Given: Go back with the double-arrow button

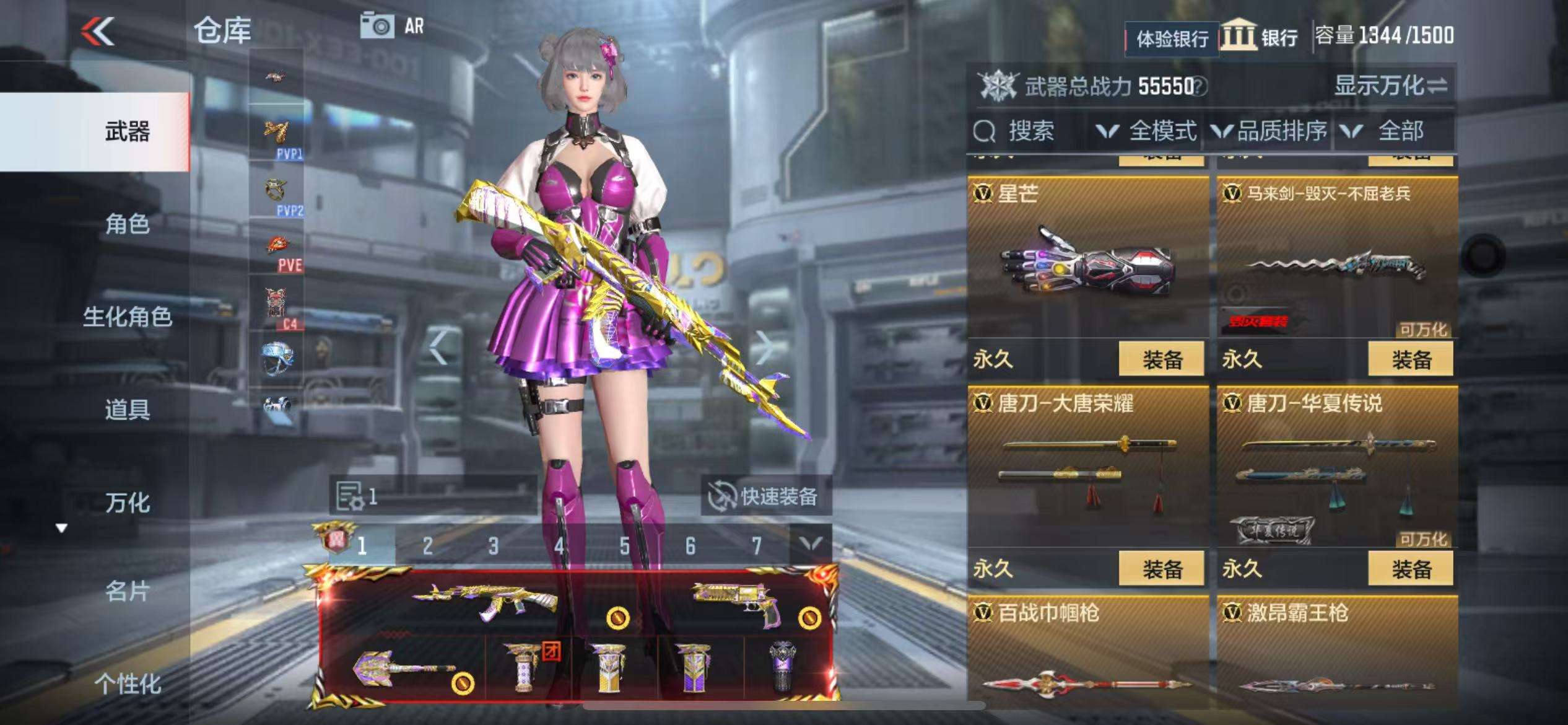Looking at the screenshot, I should click(98, 31).
